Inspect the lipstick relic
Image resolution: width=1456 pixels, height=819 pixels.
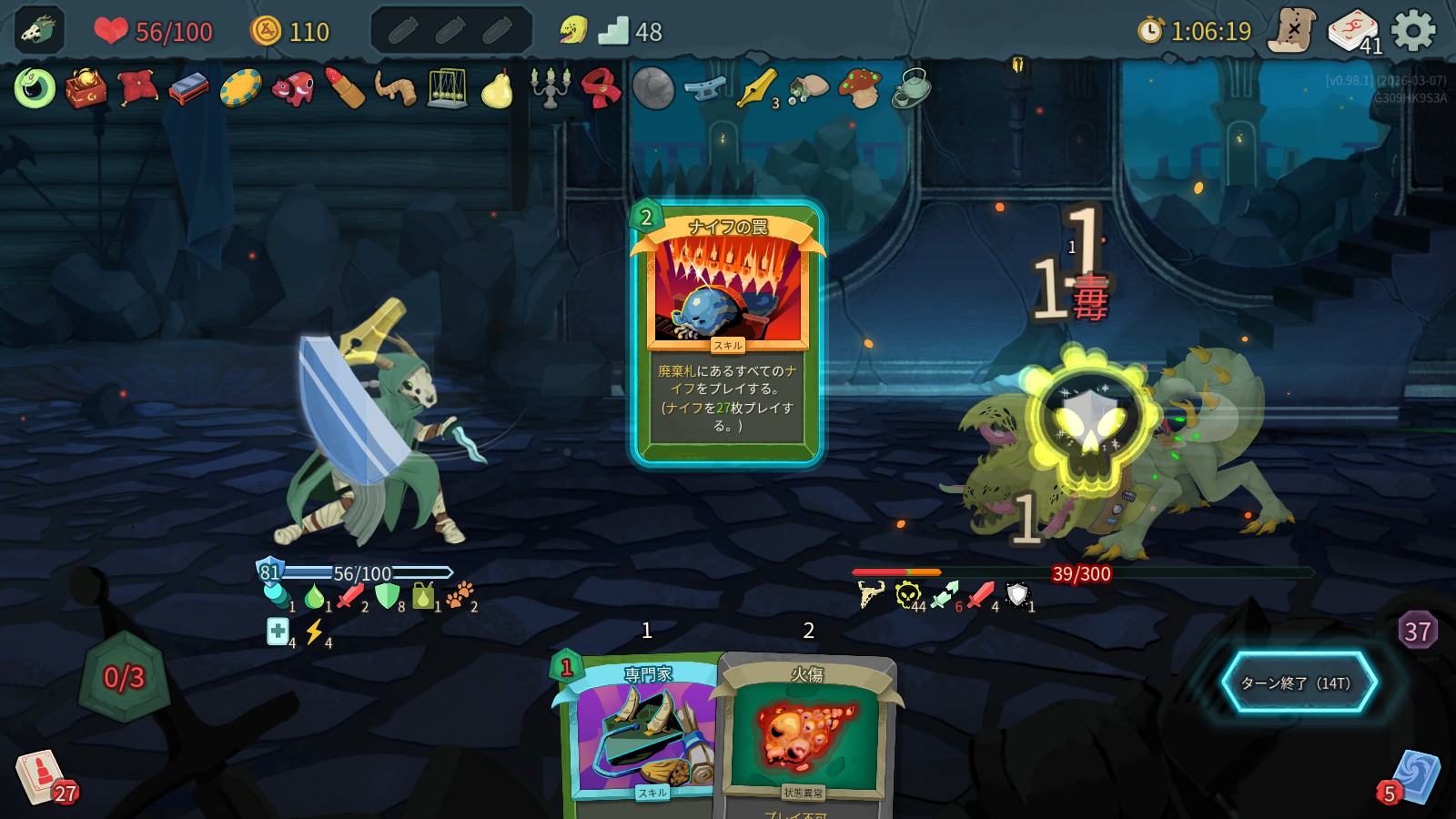click(345, 88)
